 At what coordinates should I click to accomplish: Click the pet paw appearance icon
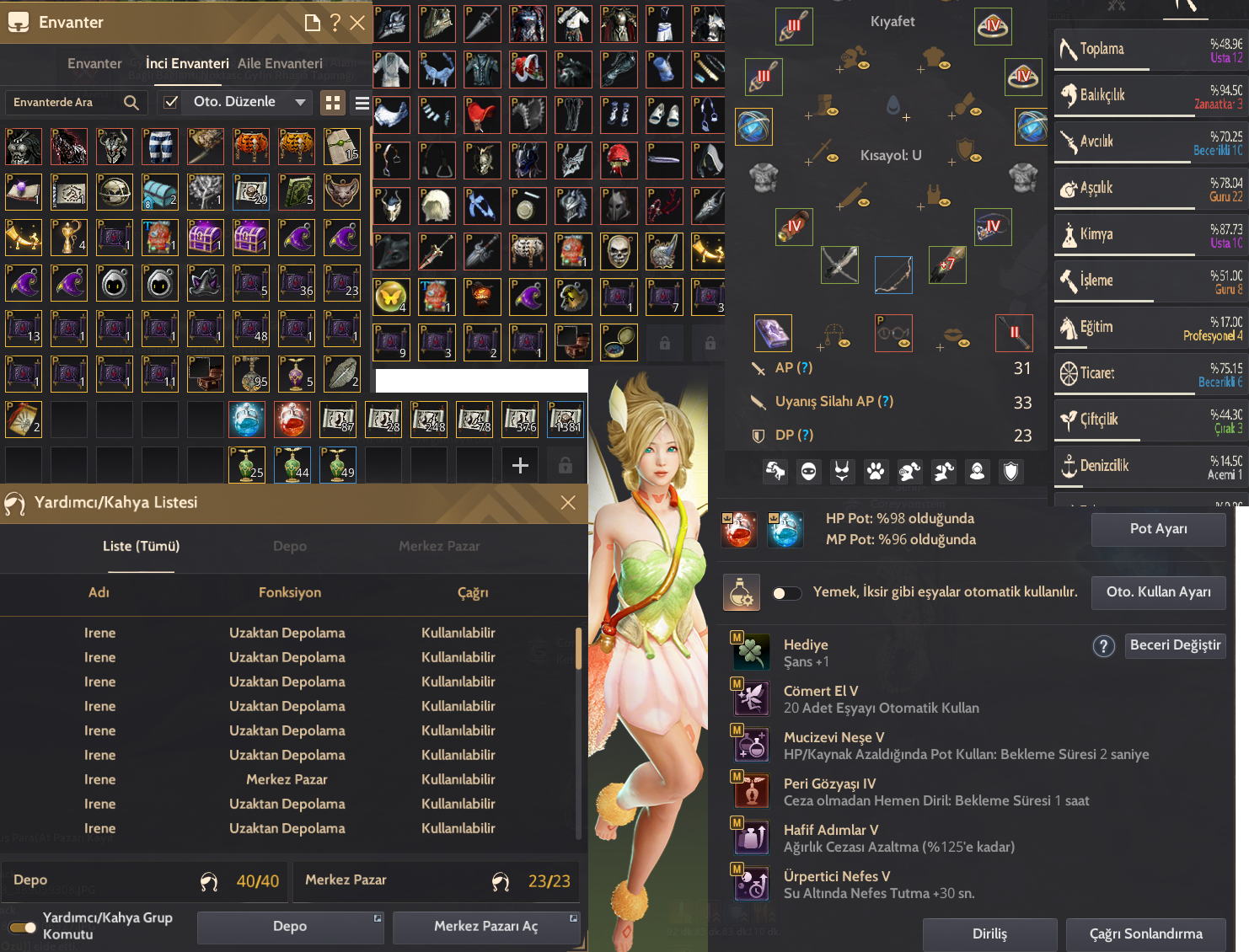875,472
